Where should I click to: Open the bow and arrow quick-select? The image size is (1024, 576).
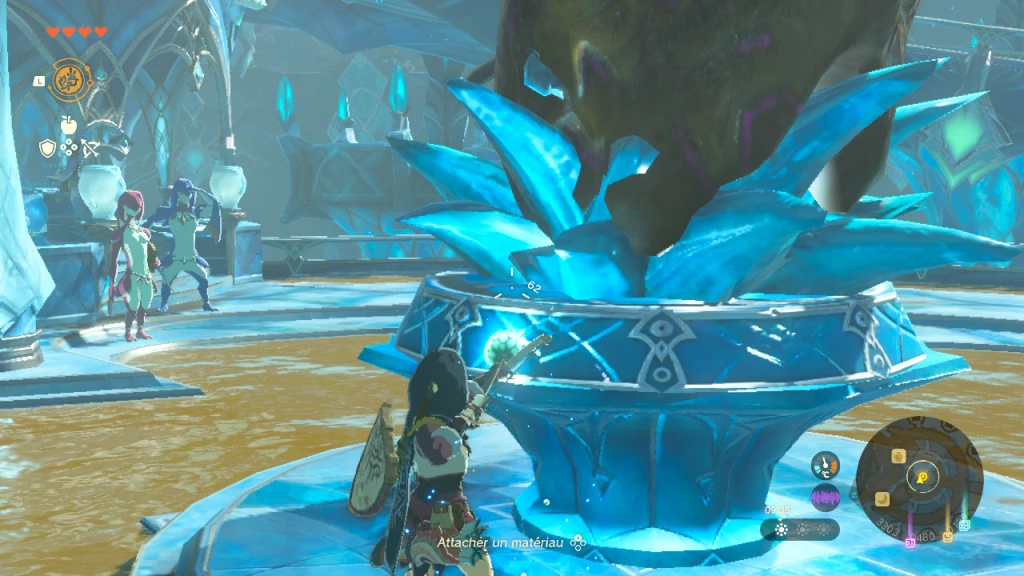click(x=90, y=149)
